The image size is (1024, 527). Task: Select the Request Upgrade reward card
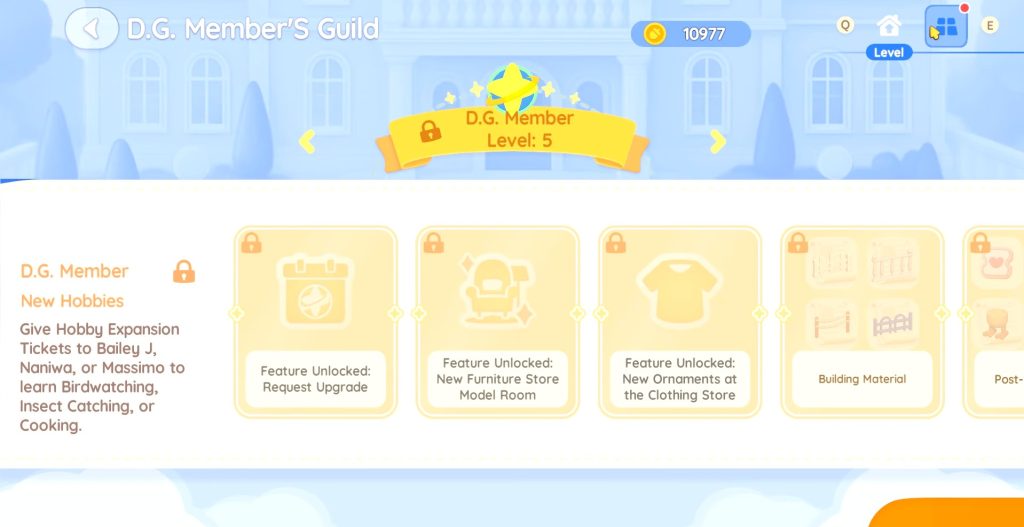coord(315,321)
